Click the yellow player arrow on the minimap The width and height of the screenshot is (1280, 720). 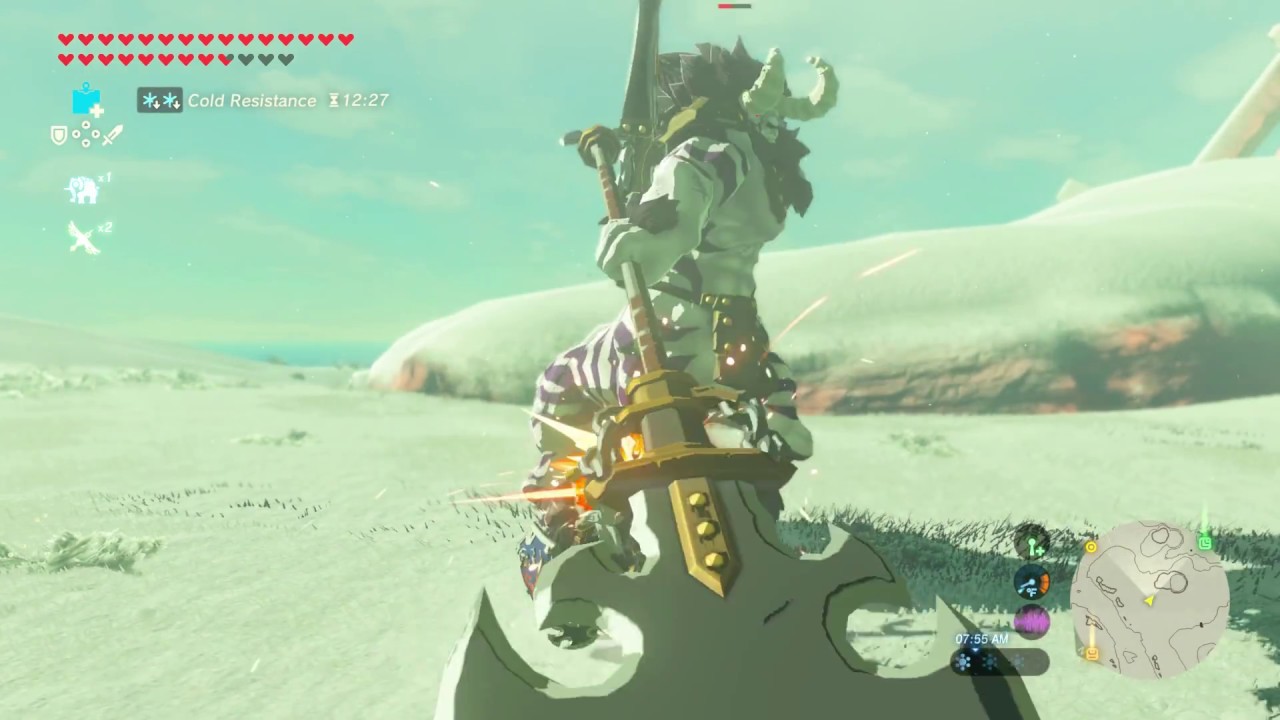tap(1148, 601)
